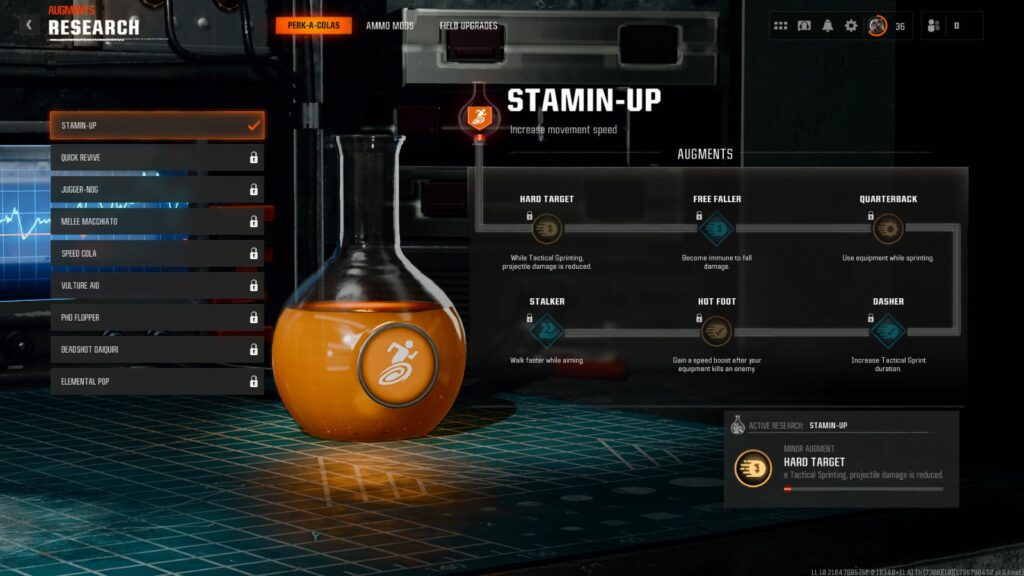The image size is (1024, 576).
Task: Select the Perk-a-Colas tab
Action: pyautogui.click(x=314, y=26)
